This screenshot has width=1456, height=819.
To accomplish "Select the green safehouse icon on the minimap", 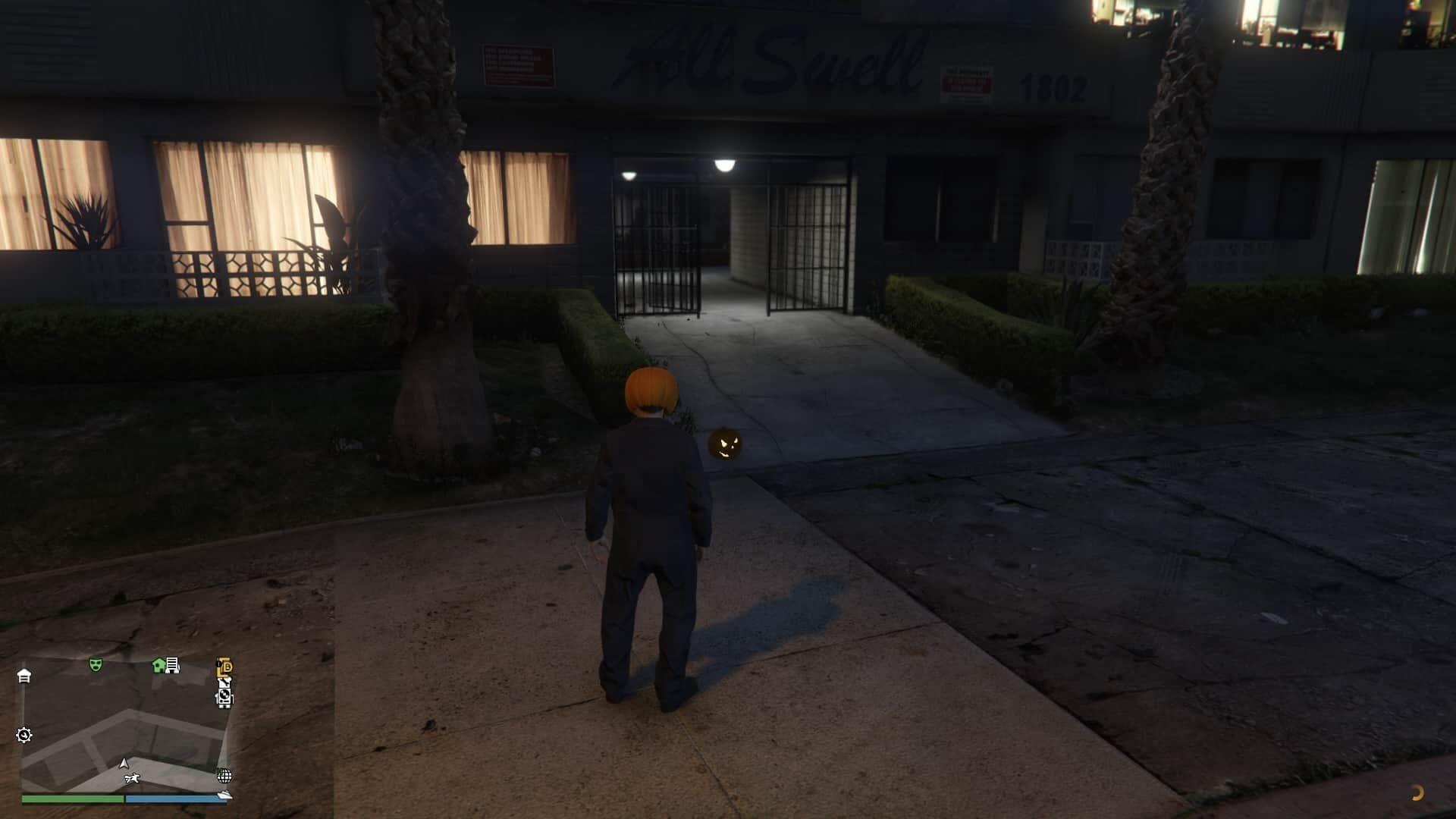I will tap(158, 665).
